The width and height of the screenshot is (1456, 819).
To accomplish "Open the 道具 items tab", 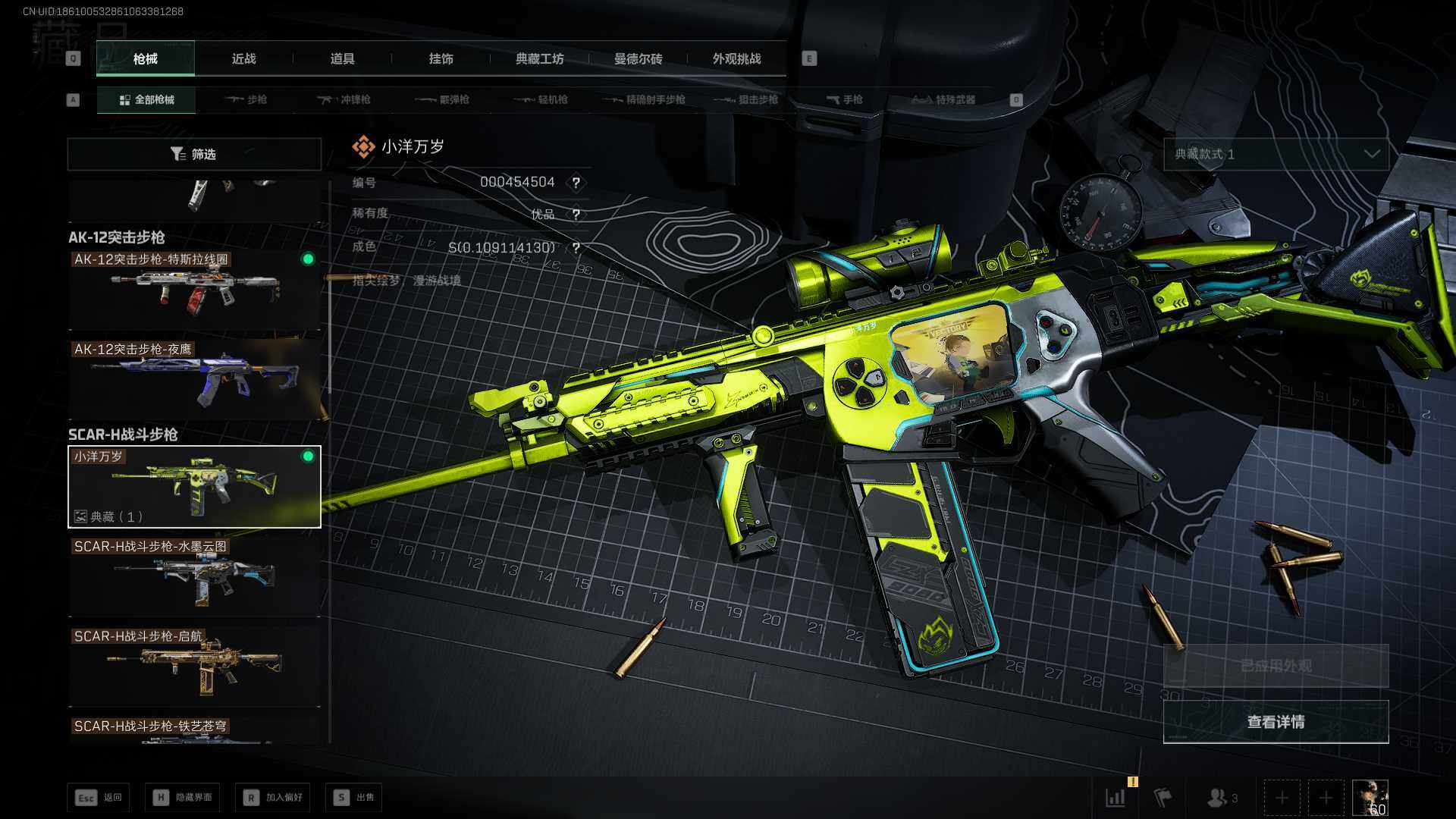I will [x=342, y=58].
